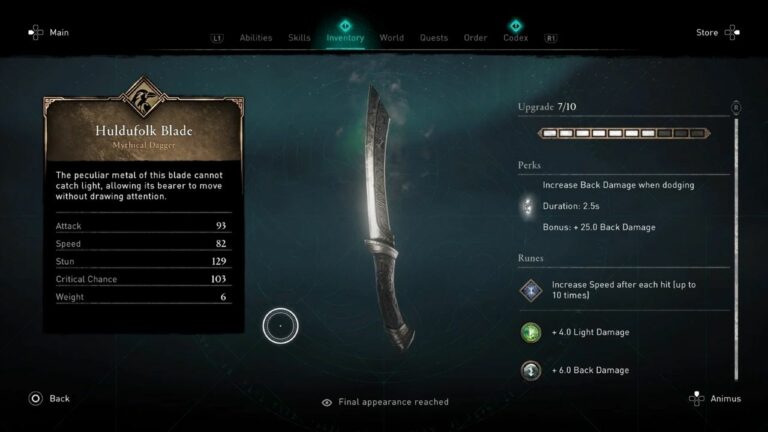Viewport: 768px width, 432px height.
Task: Open the Animus option
Action: [715, 398]
